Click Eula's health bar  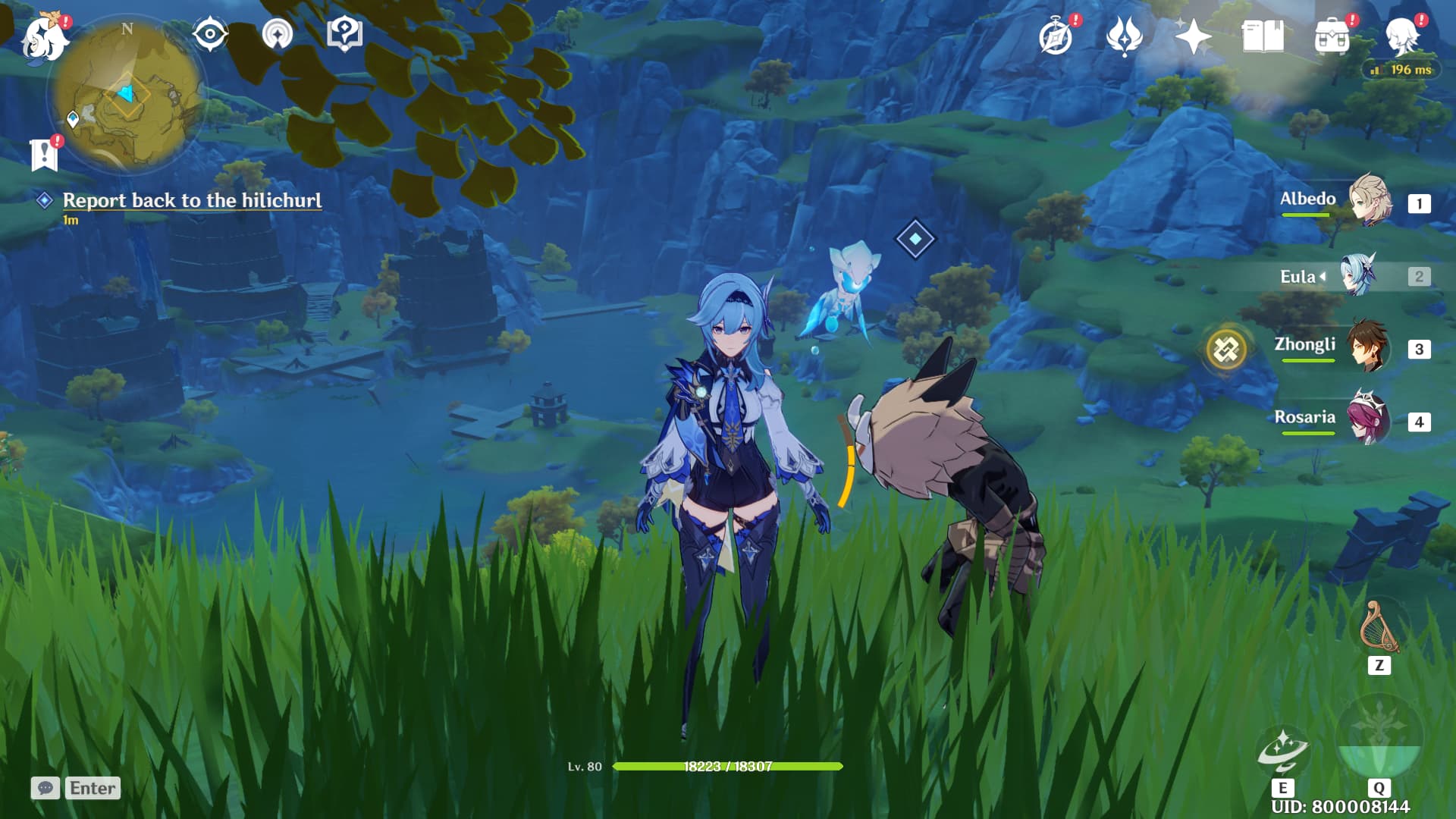click(x=728, y=767)
